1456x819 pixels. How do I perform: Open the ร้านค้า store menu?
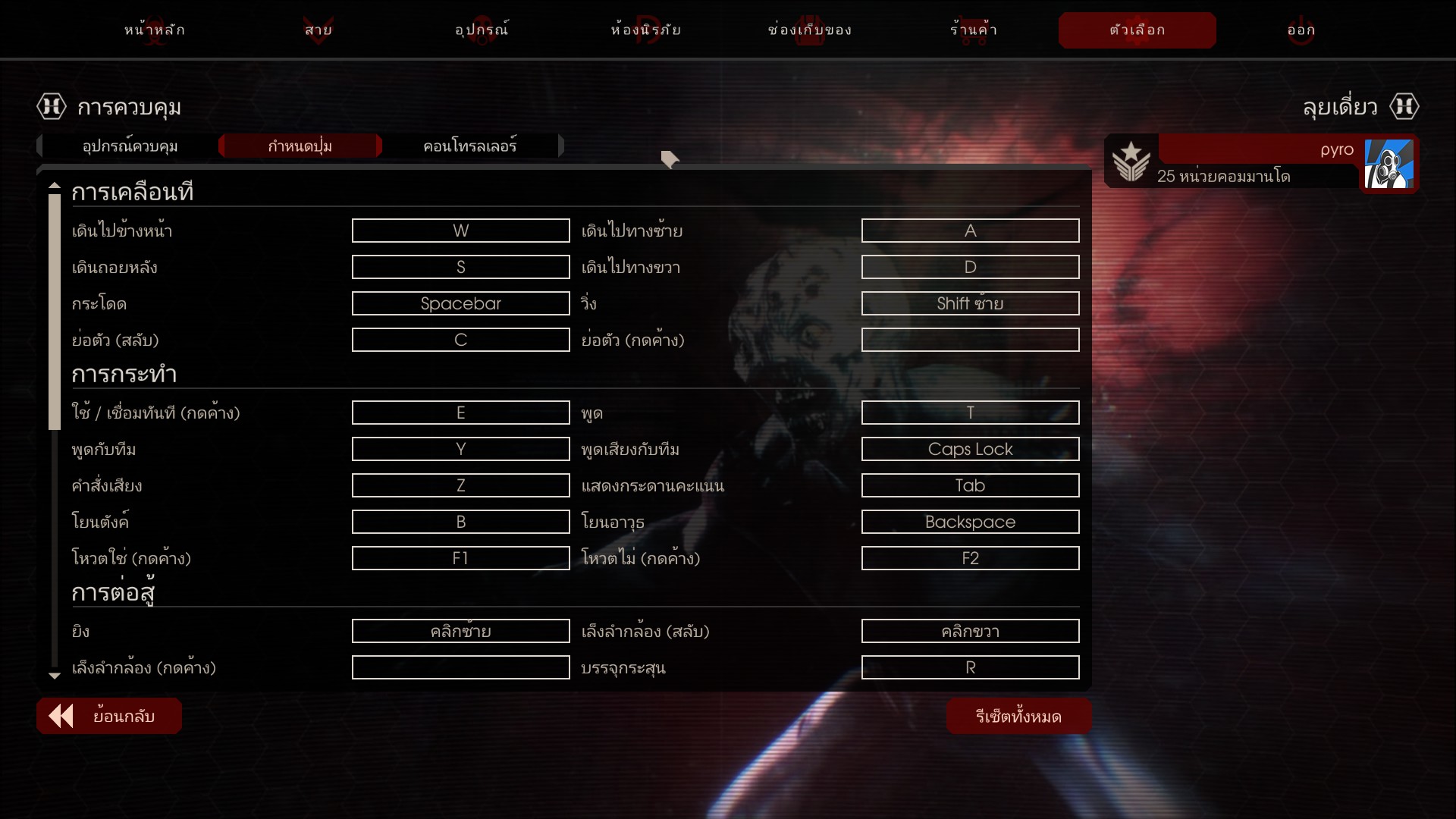click(974, 30)
